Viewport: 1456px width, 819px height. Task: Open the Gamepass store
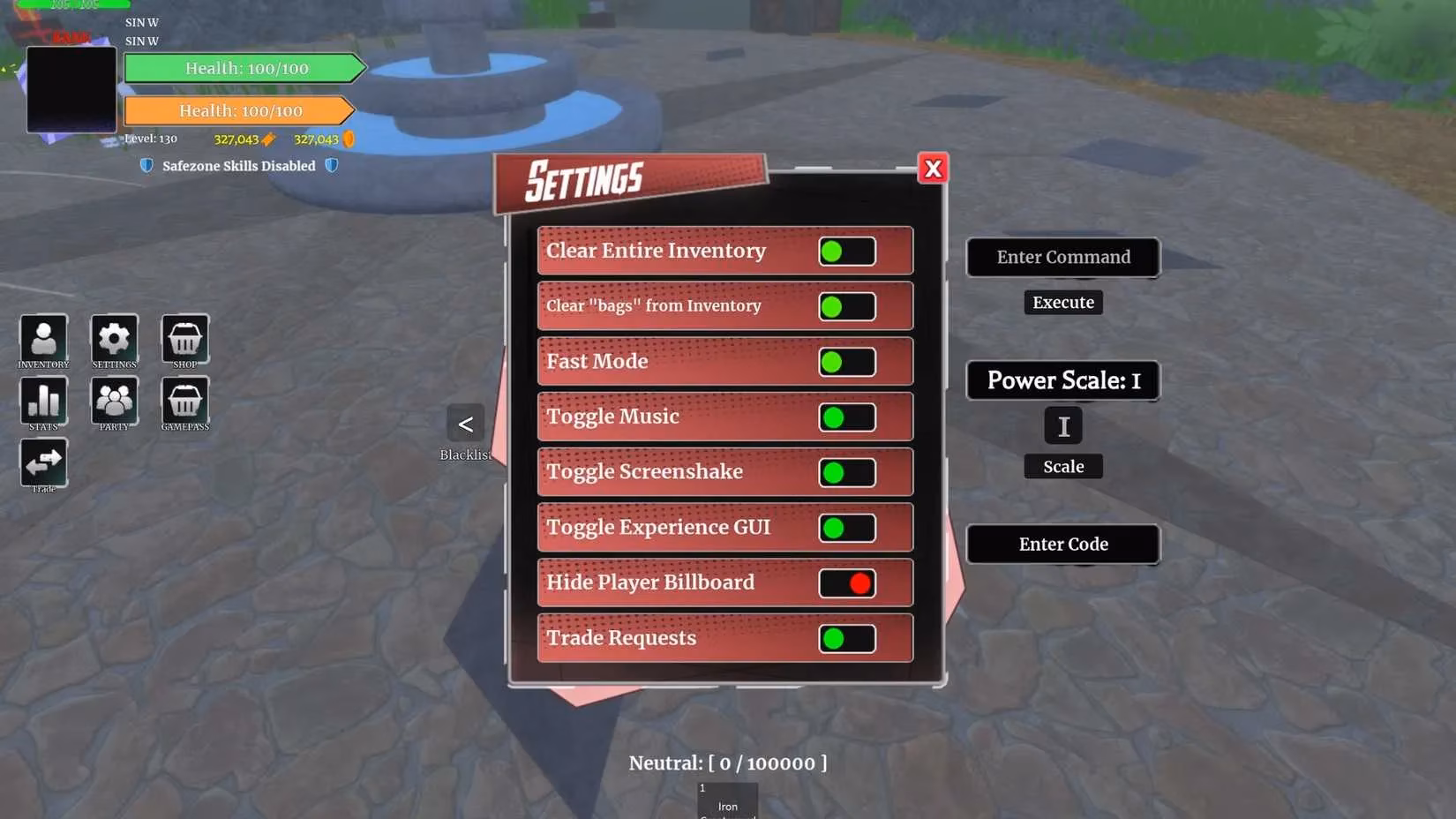[184, 402]
